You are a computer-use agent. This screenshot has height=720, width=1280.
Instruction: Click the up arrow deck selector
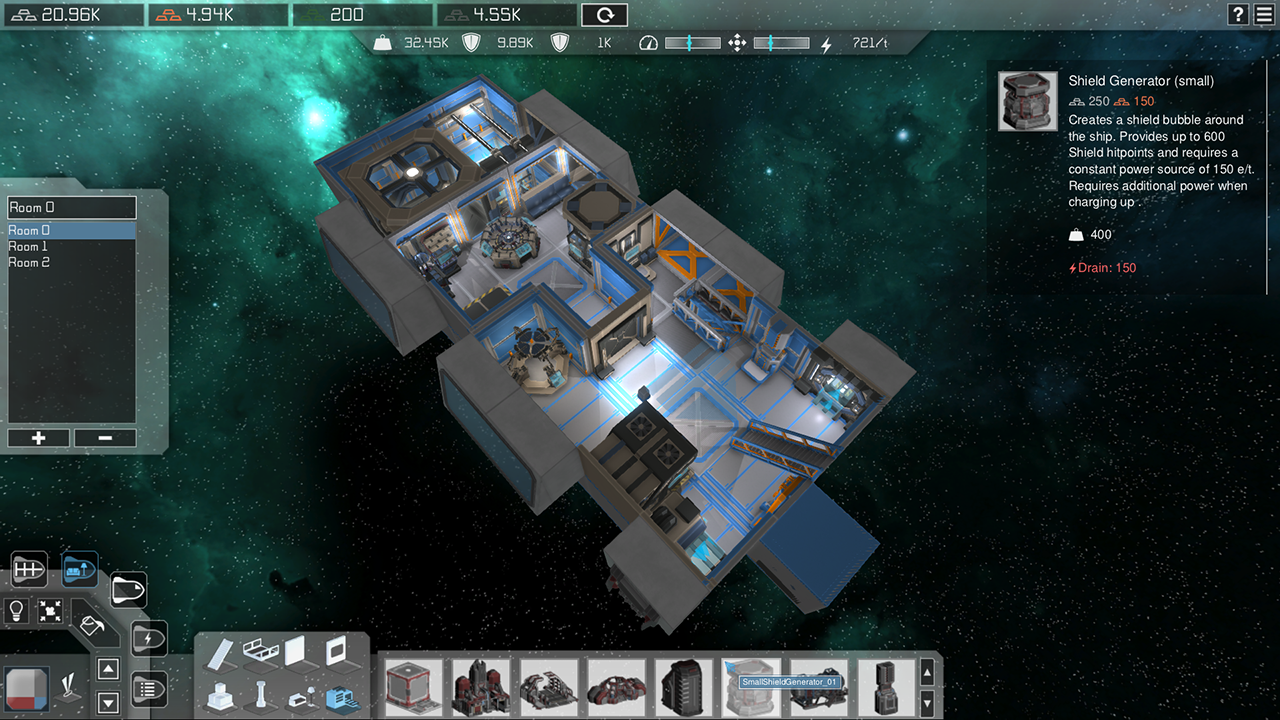coord(108,671)
